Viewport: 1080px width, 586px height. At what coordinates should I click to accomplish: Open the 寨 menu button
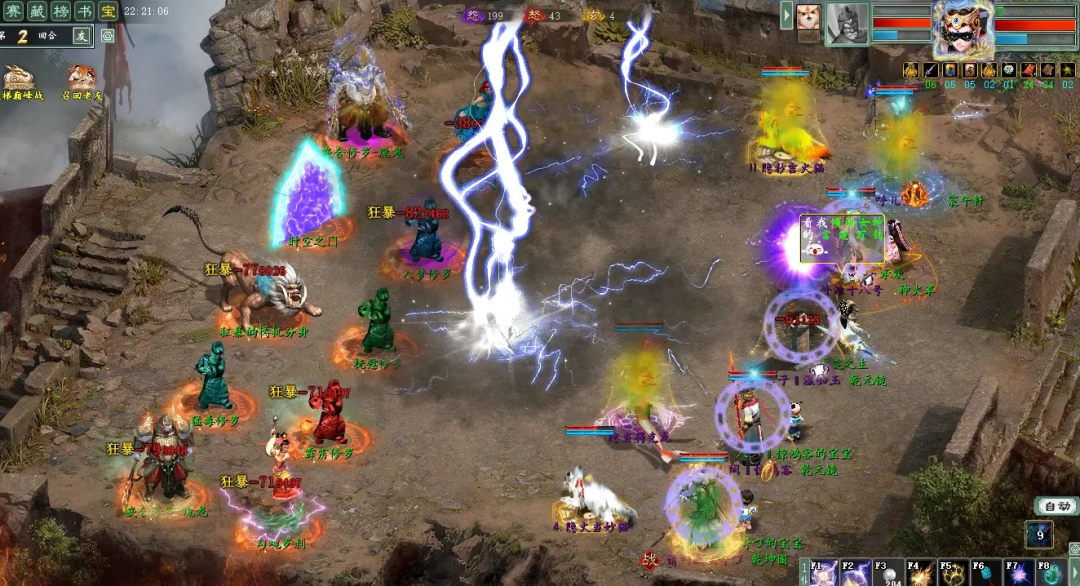[11, 12]
